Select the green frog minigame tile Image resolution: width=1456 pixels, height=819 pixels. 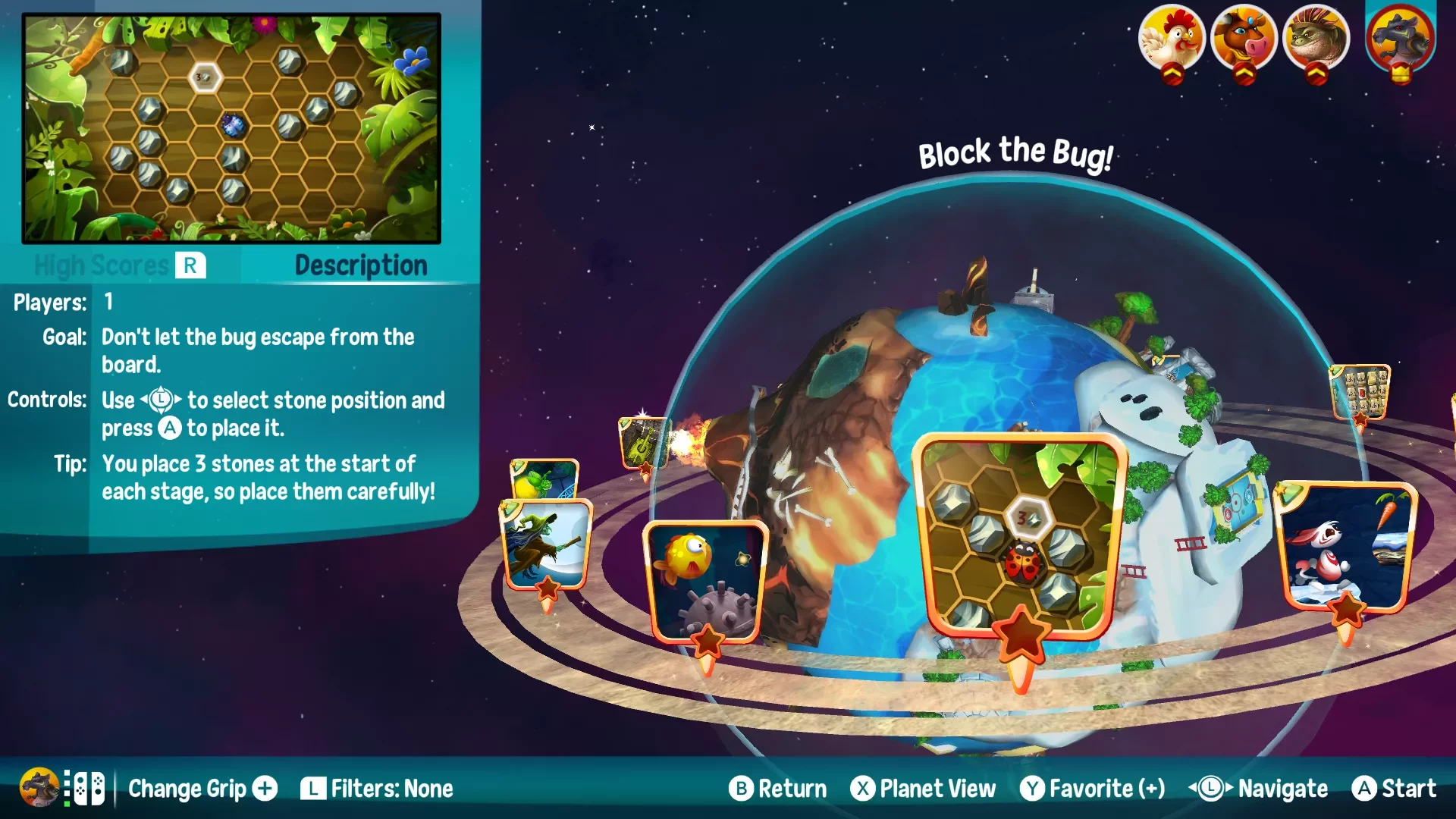[544, 479]
